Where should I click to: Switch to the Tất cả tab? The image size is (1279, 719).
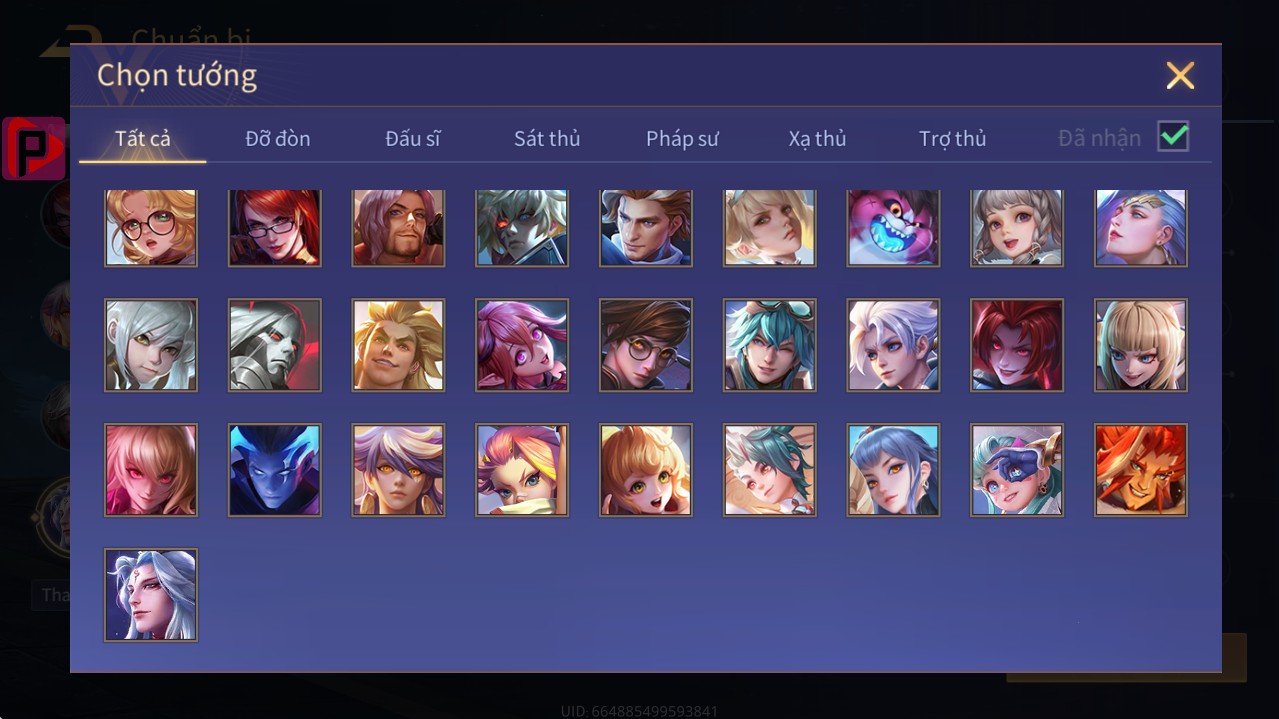pyautogui.click(x=143, y=138)
